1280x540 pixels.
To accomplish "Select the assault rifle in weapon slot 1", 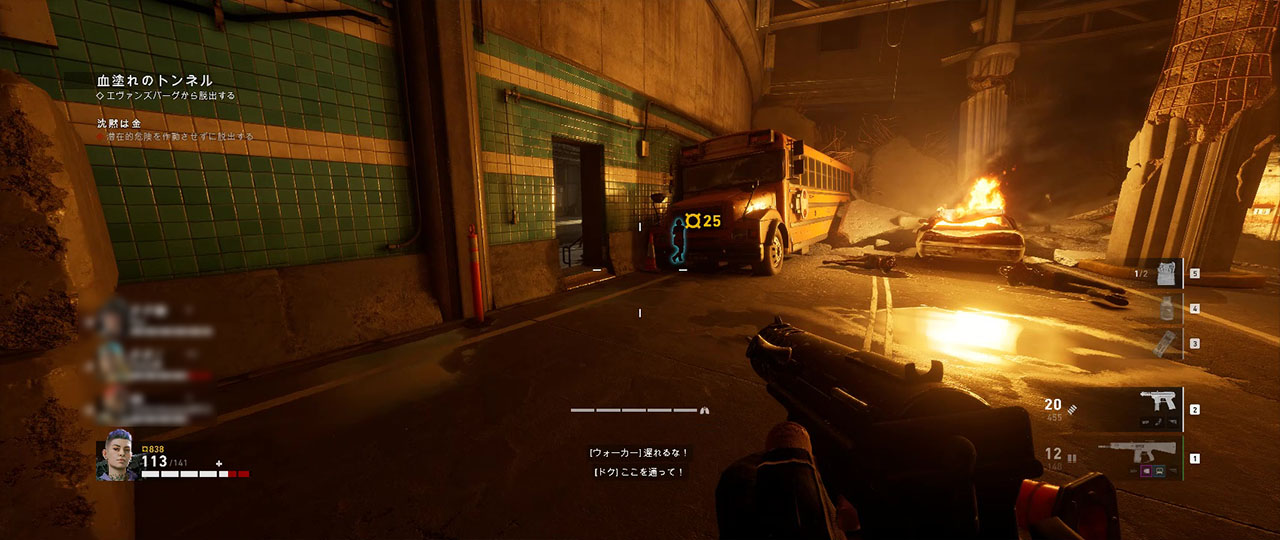I will [x=1139, y=456].
